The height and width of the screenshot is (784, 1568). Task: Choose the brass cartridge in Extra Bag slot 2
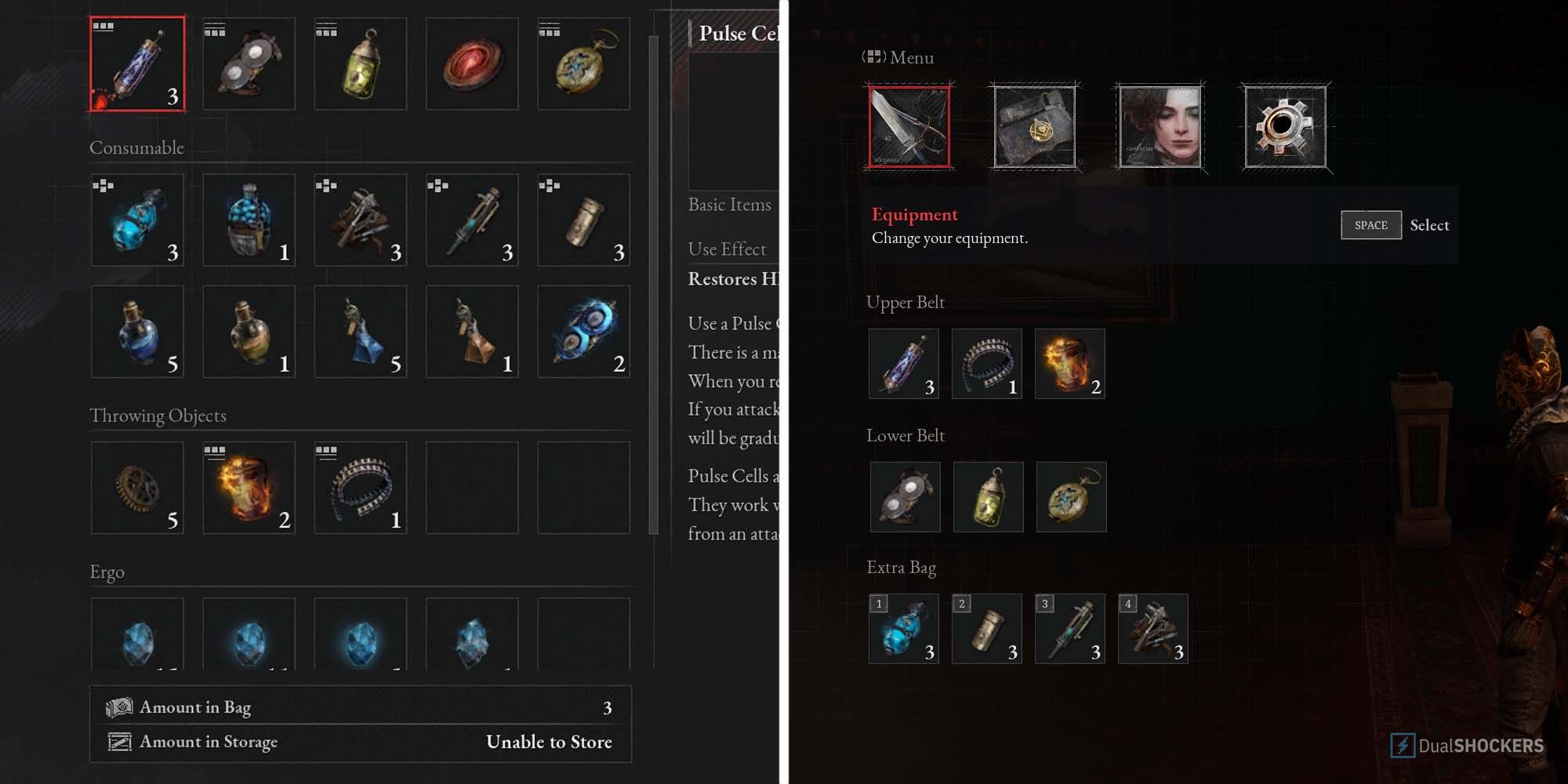pyautogui.click(x=987, y=629)
